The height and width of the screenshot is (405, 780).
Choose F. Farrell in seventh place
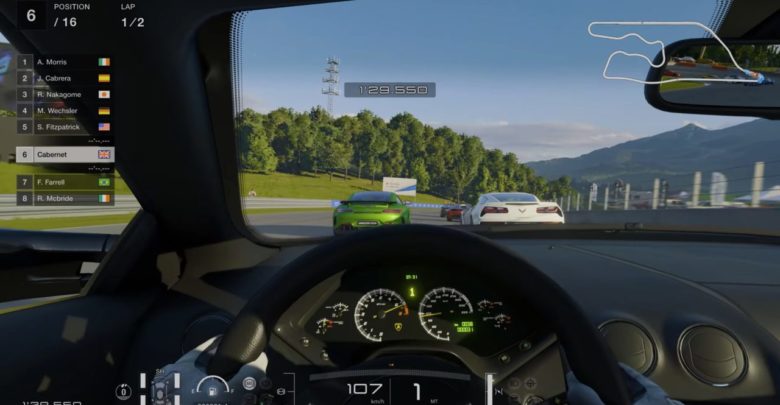[64, 183]
